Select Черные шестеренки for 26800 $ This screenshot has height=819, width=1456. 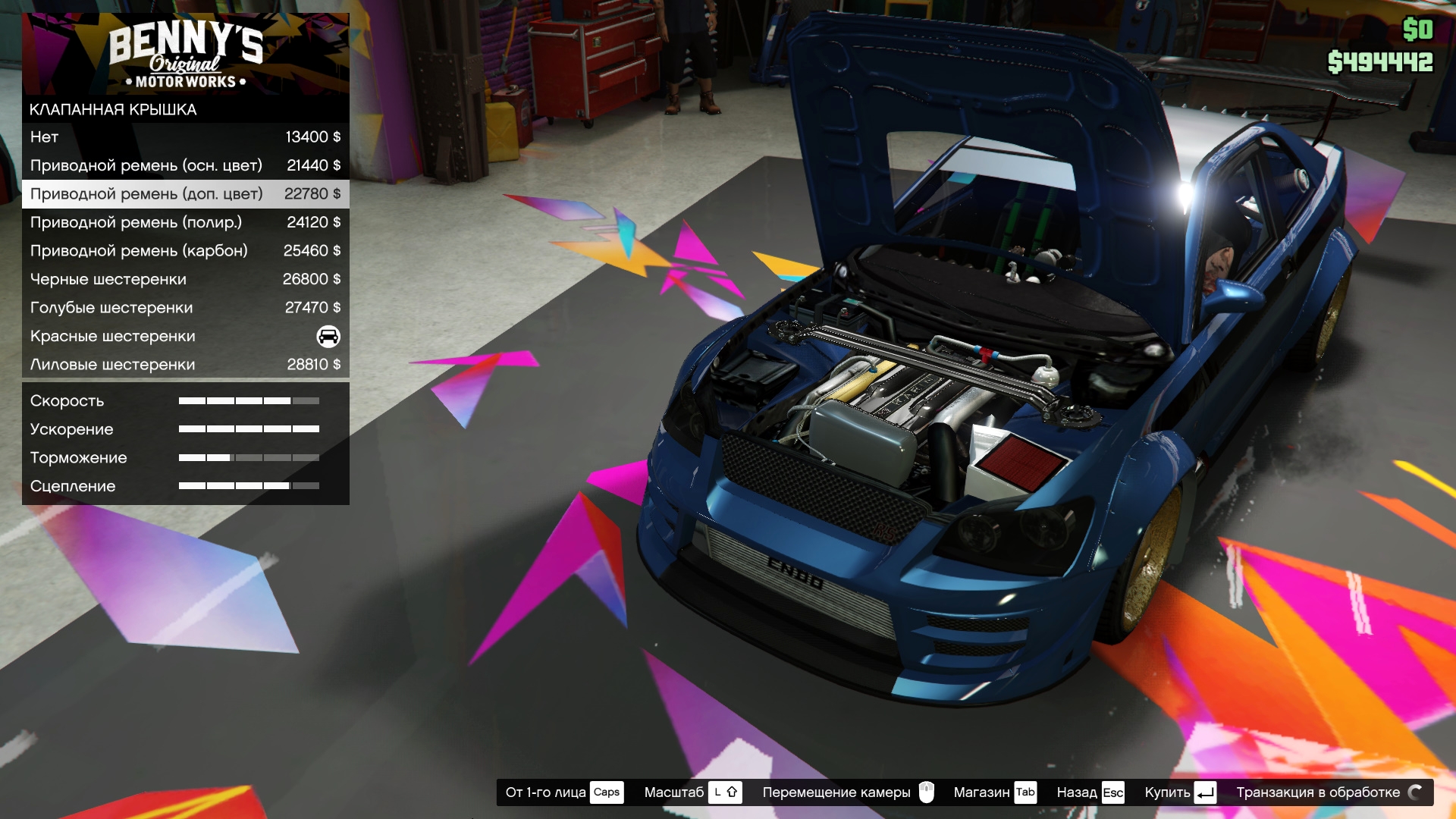(x=185, y=279)
